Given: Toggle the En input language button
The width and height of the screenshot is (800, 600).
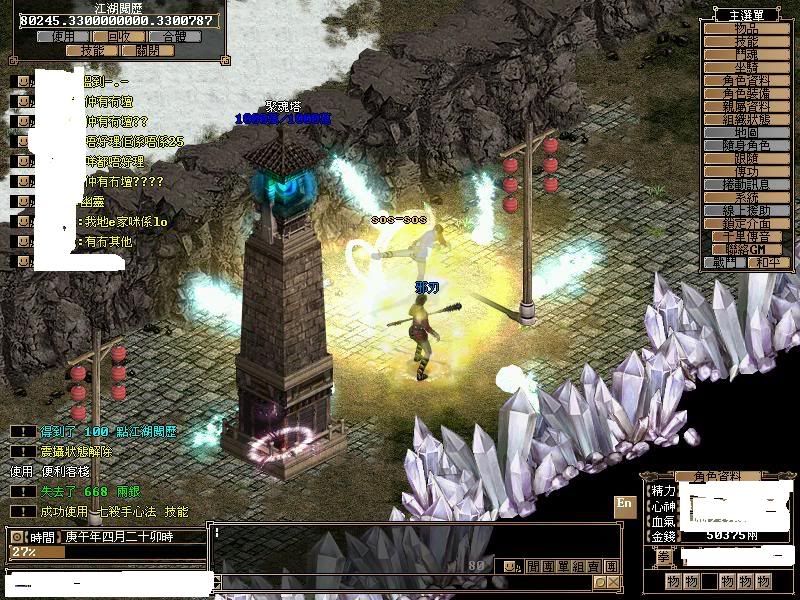Looking at the screenshot, I should coord(625,503).
